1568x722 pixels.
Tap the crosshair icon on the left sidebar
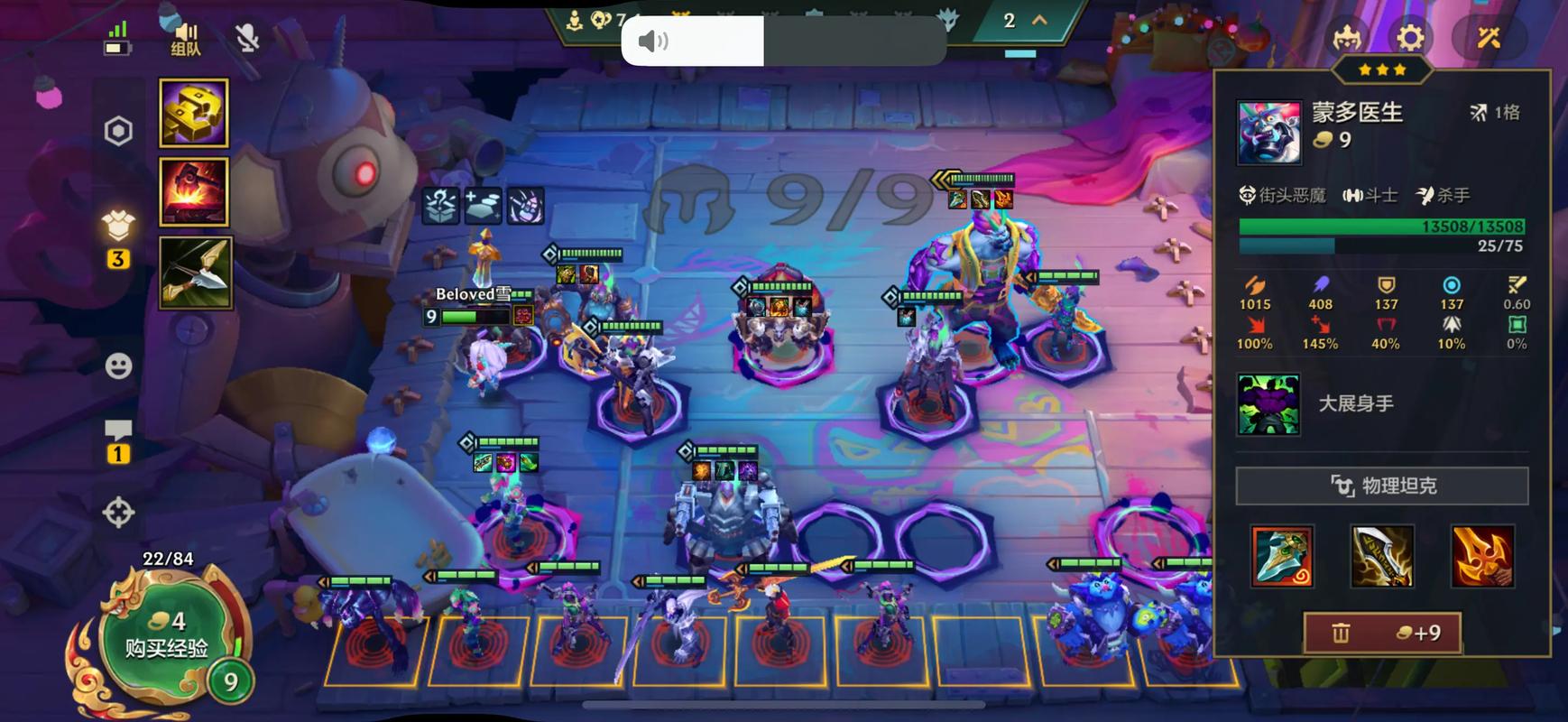118,513
